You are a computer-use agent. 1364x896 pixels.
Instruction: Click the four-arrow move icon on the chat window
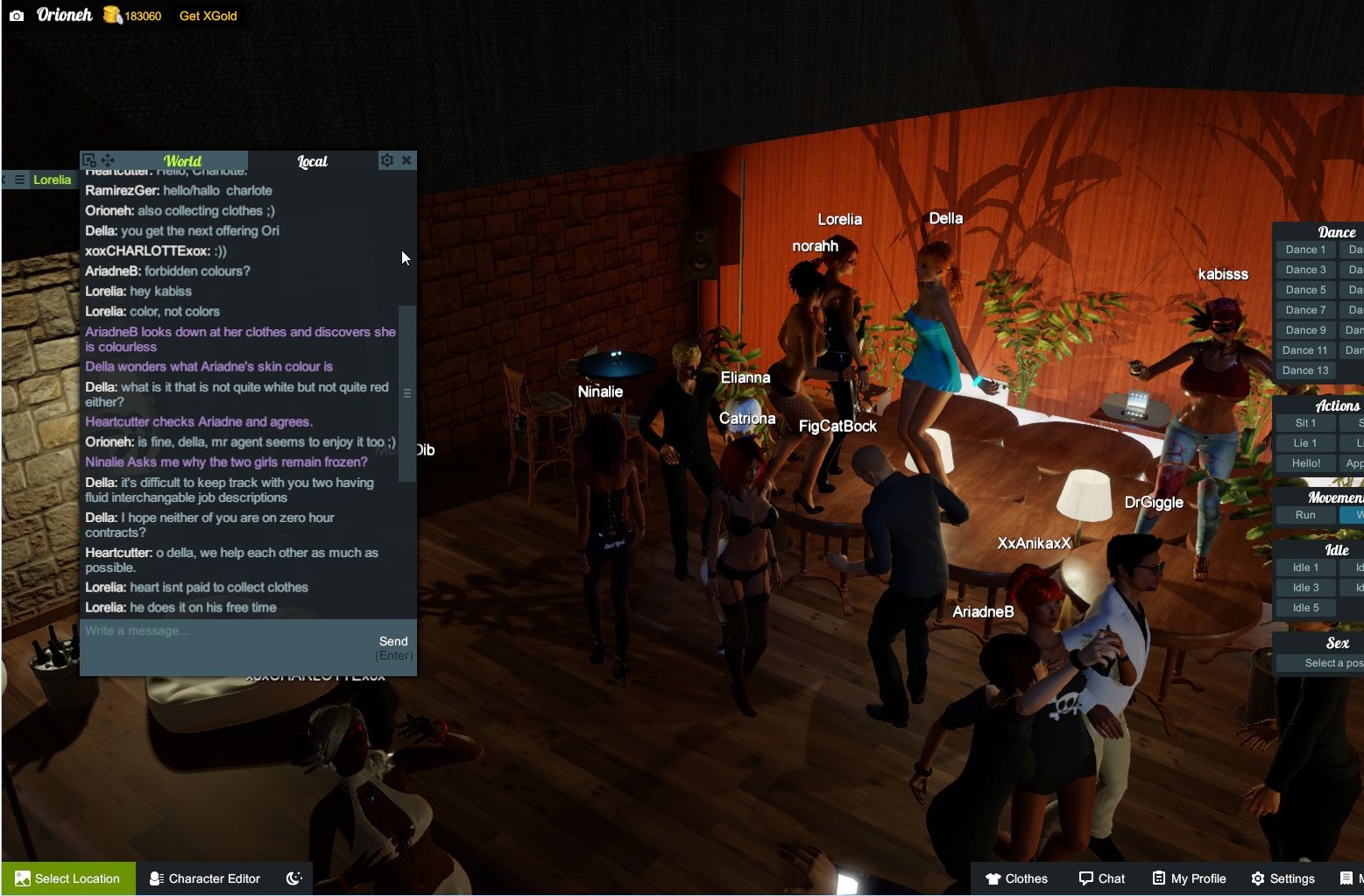tap(108, 159)
